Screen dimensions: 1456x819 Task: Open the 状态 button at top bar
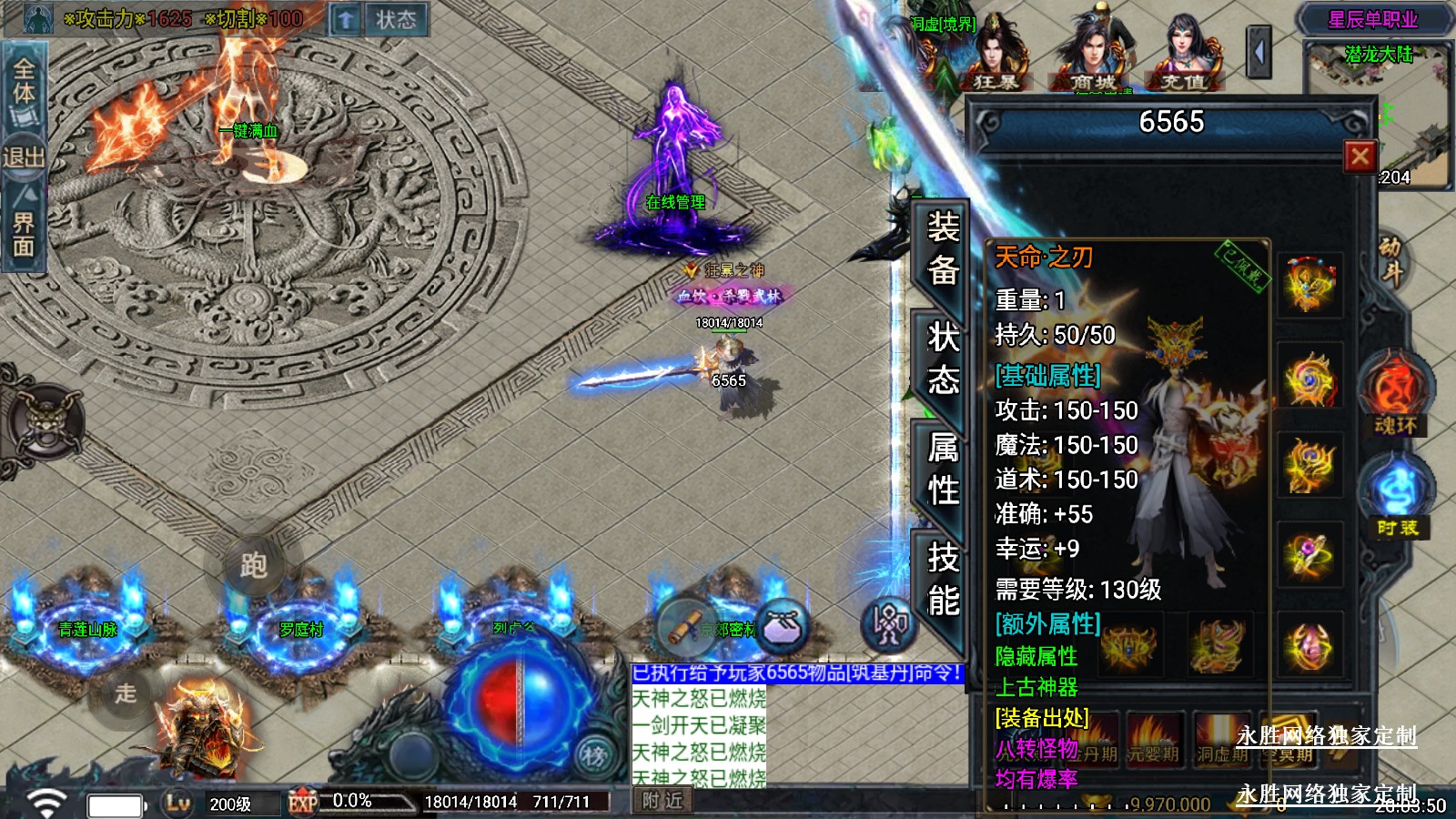coord(396,19)
